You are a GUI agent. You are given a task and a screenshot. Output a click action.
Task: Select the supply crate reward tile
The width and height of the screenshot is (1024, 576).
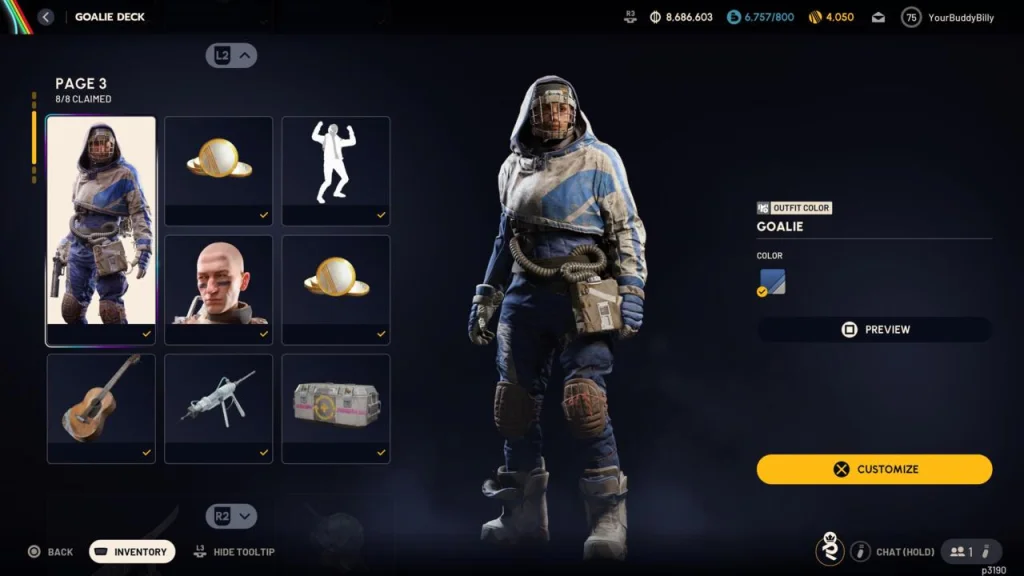(336, 408)
